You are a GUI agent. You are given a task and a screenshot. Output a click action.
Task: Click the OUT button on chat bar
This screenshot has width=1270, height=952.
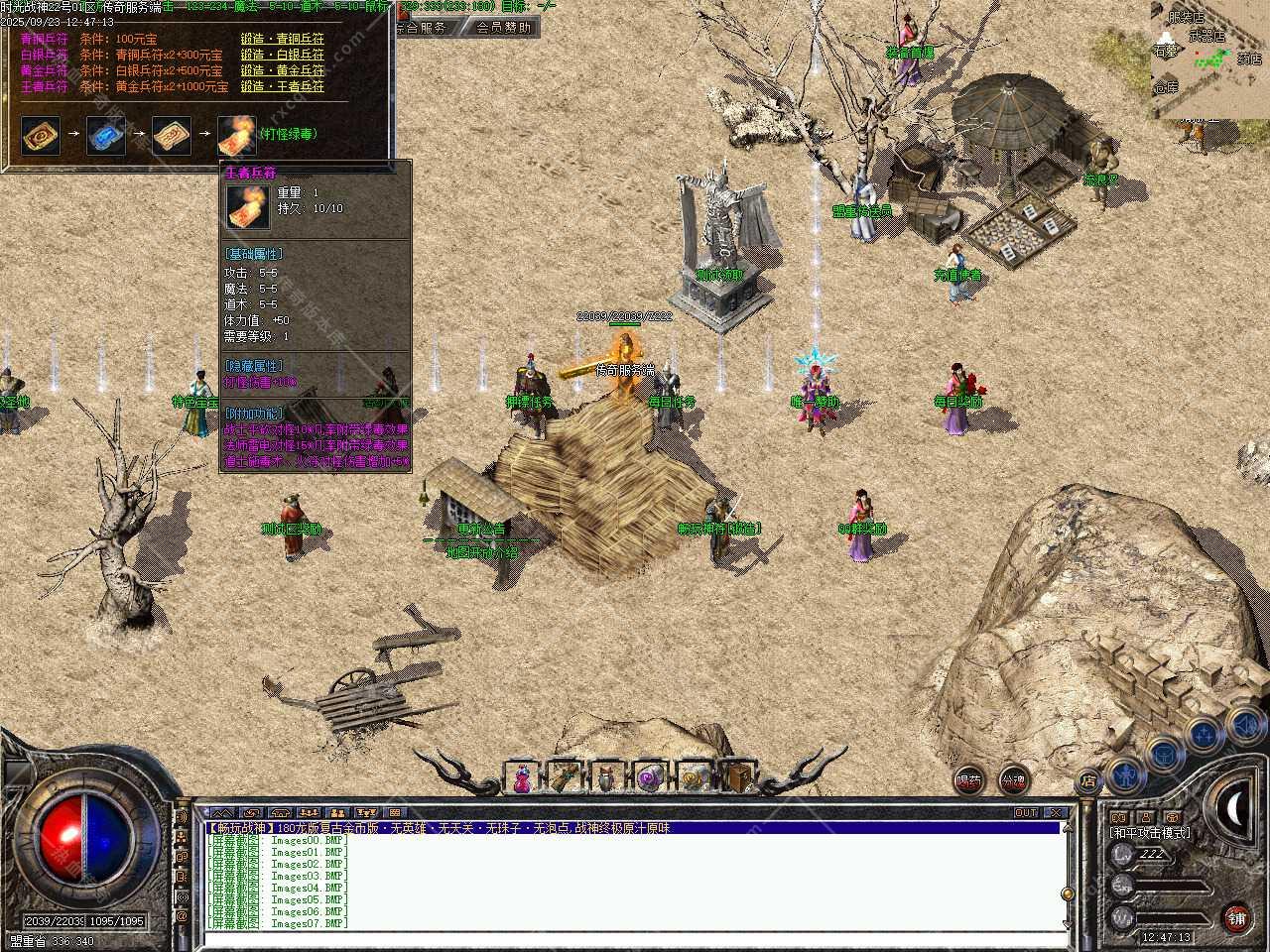pyautogui.click(x=1026, y=813)
